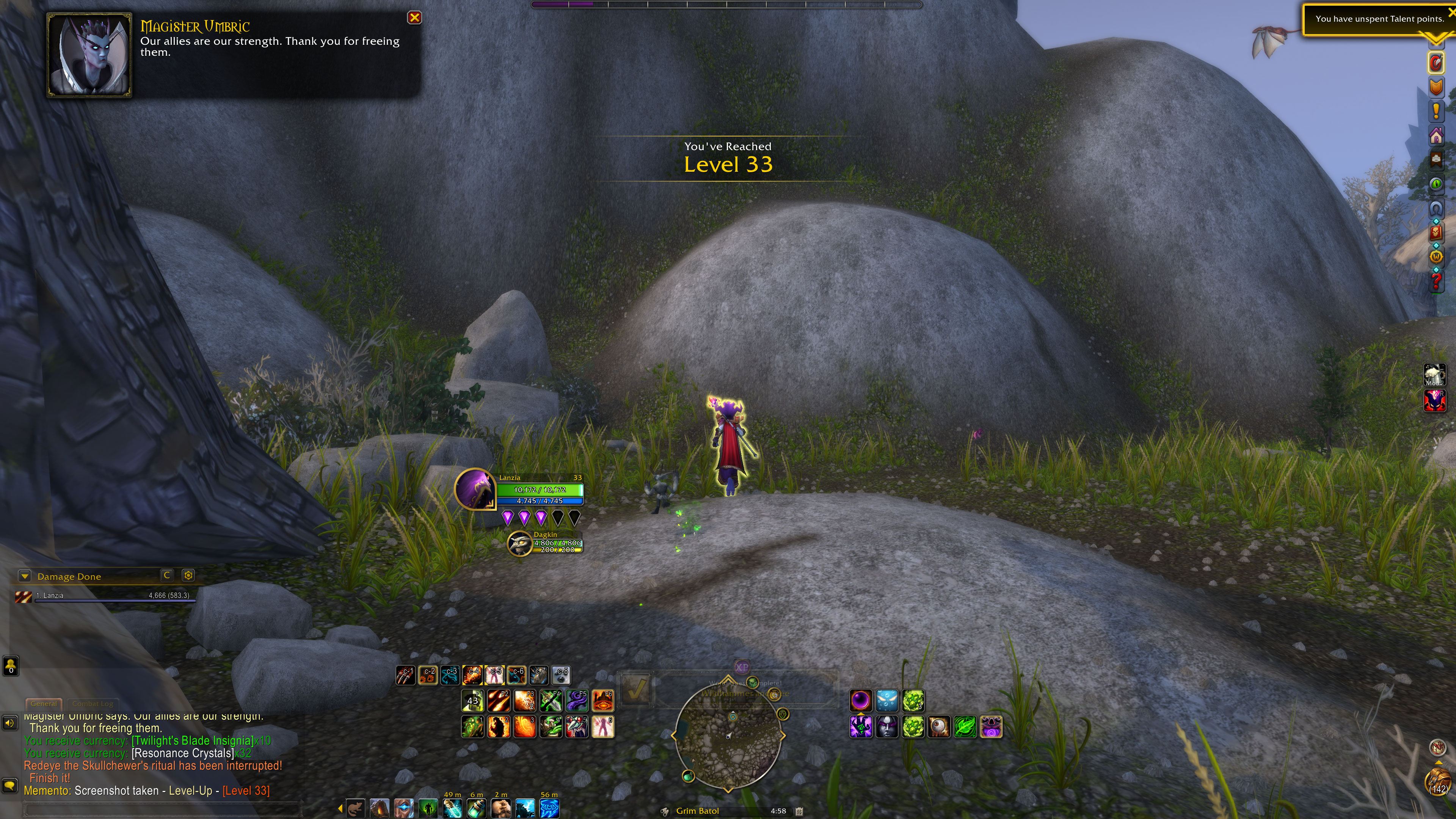
Task: Switch to the Combat Log tab
Action: [x=93, y=704]
